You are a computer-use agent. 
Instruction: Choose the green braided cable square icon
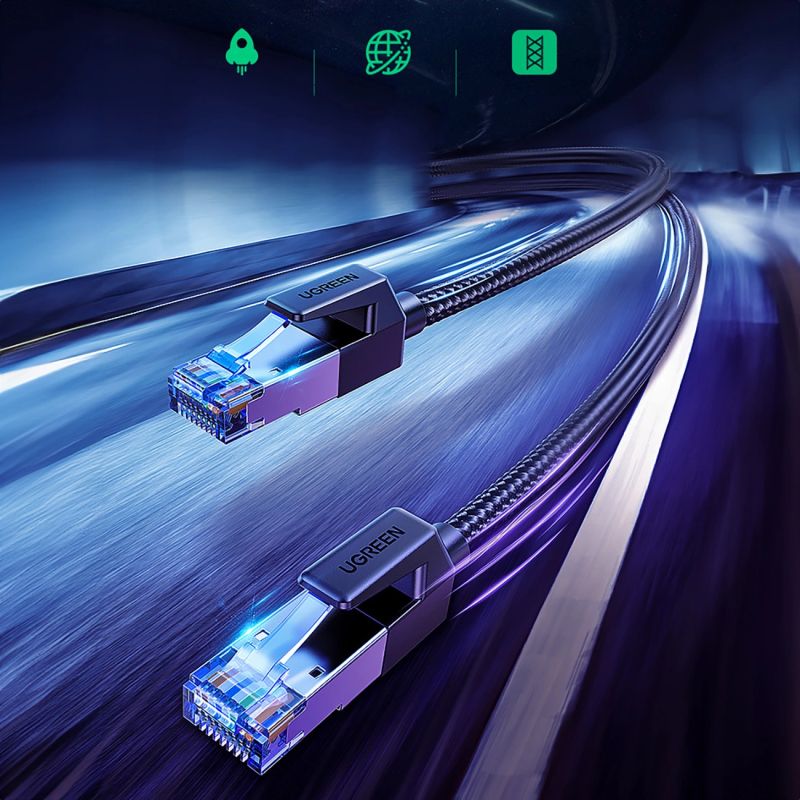click(x=532, y=52)
